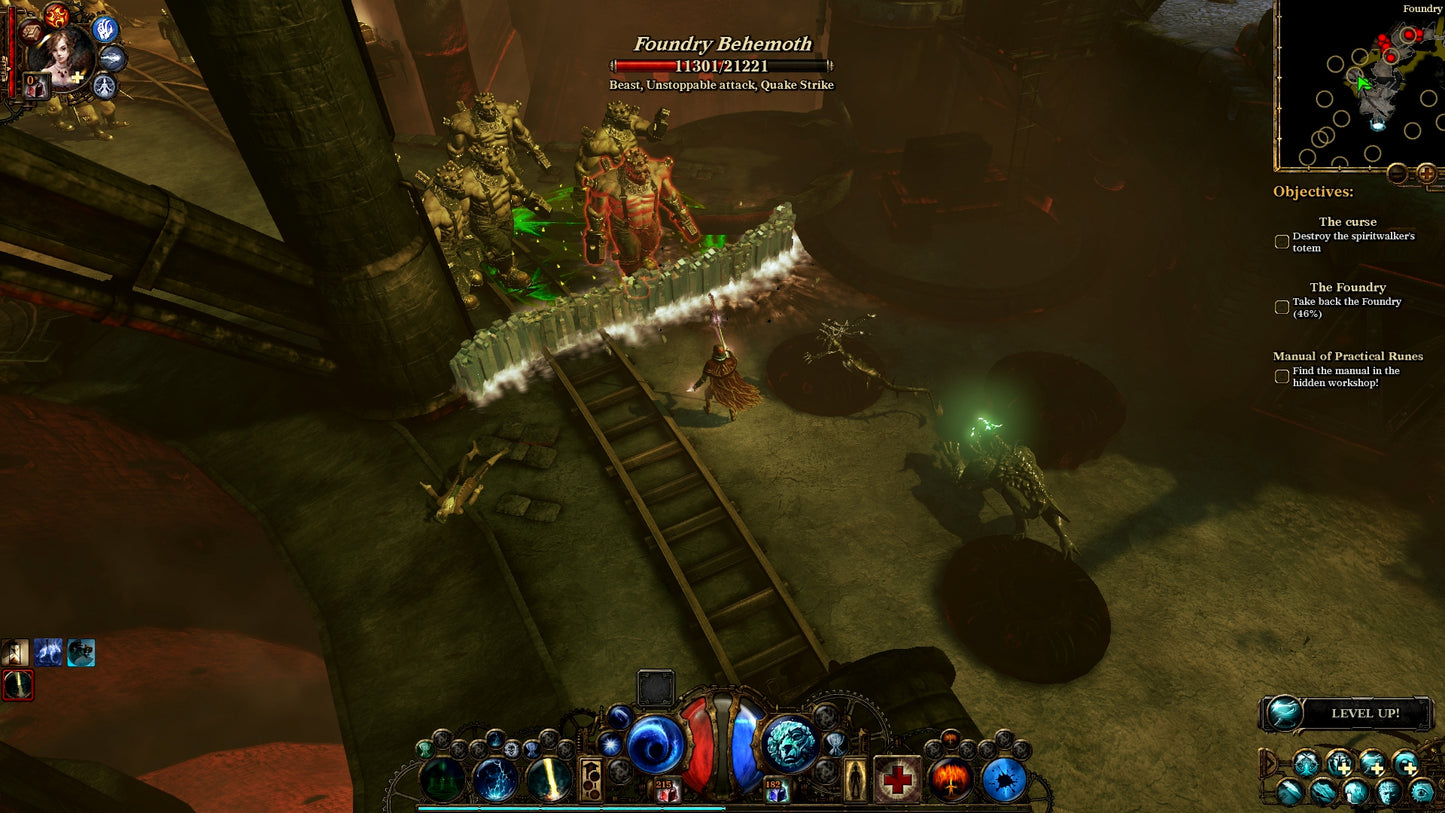The width and height of the screenshot is (1445, 813).
Task: Toggle the Take back the Foundry objective
Action: point(1282,307)
